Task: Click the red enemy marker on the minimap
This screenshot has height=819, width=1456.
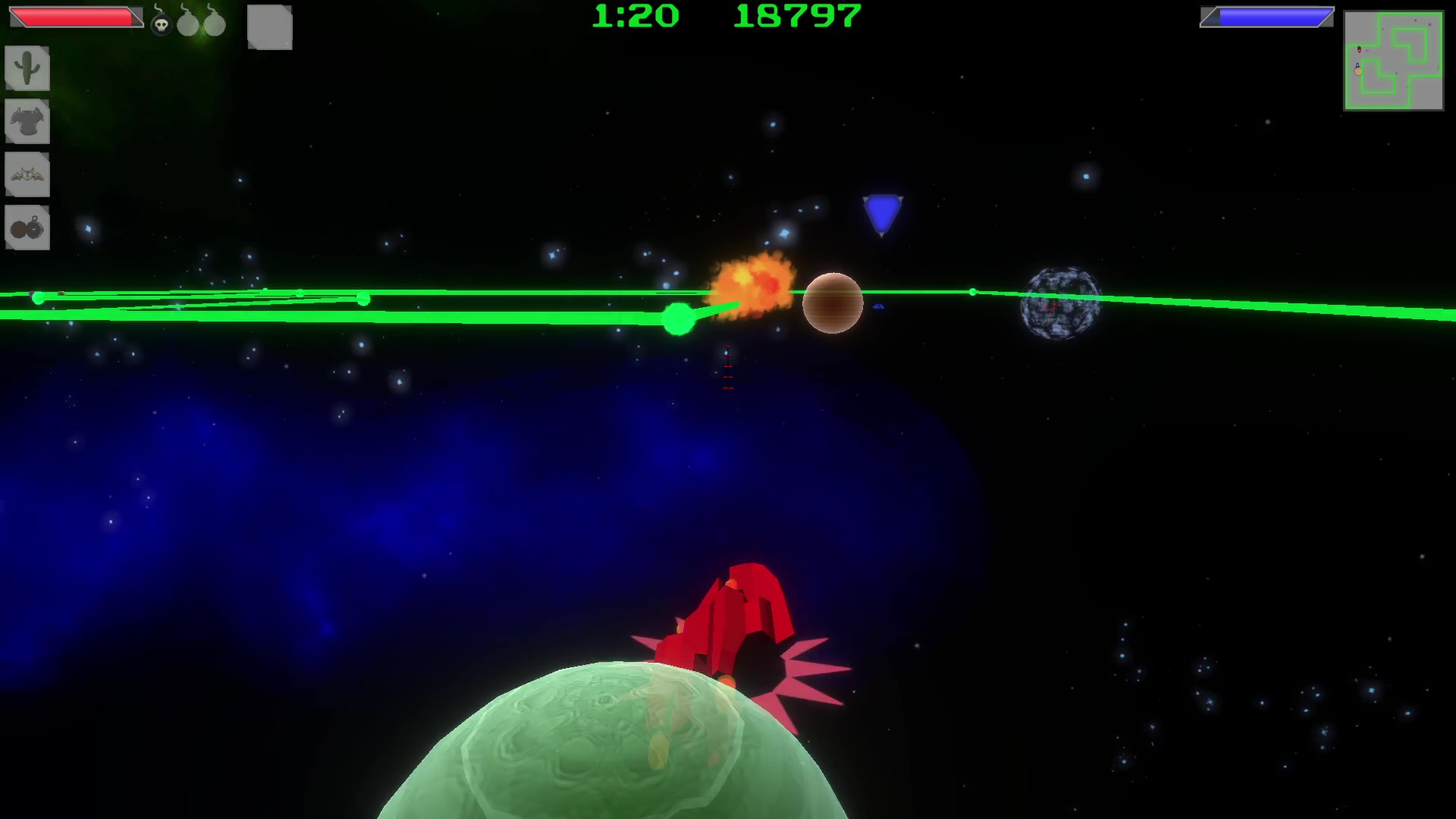Action: click(1359, 49)
